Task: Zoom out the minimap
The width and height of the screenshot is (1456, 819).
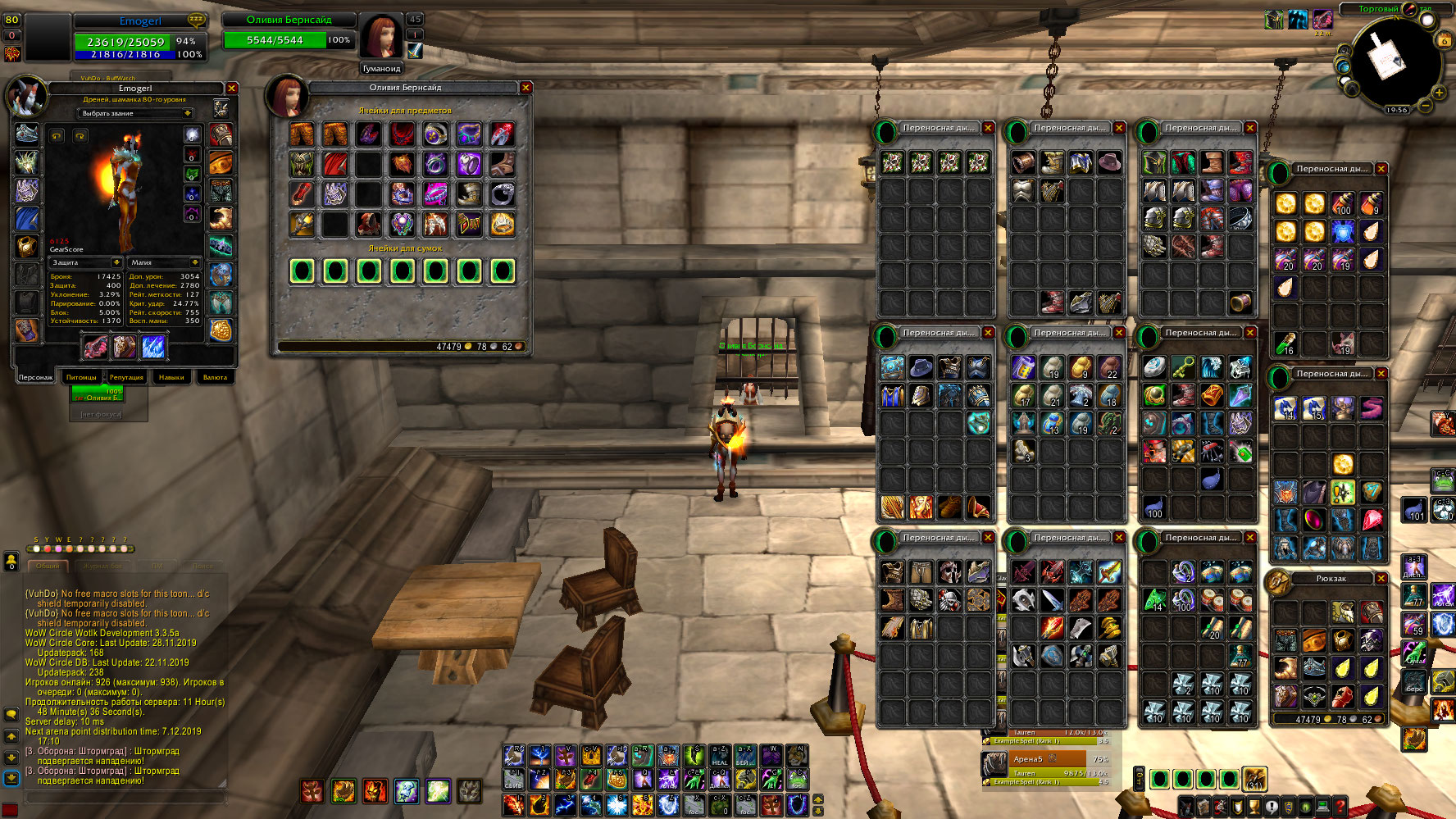Action: coord(1426,106)
